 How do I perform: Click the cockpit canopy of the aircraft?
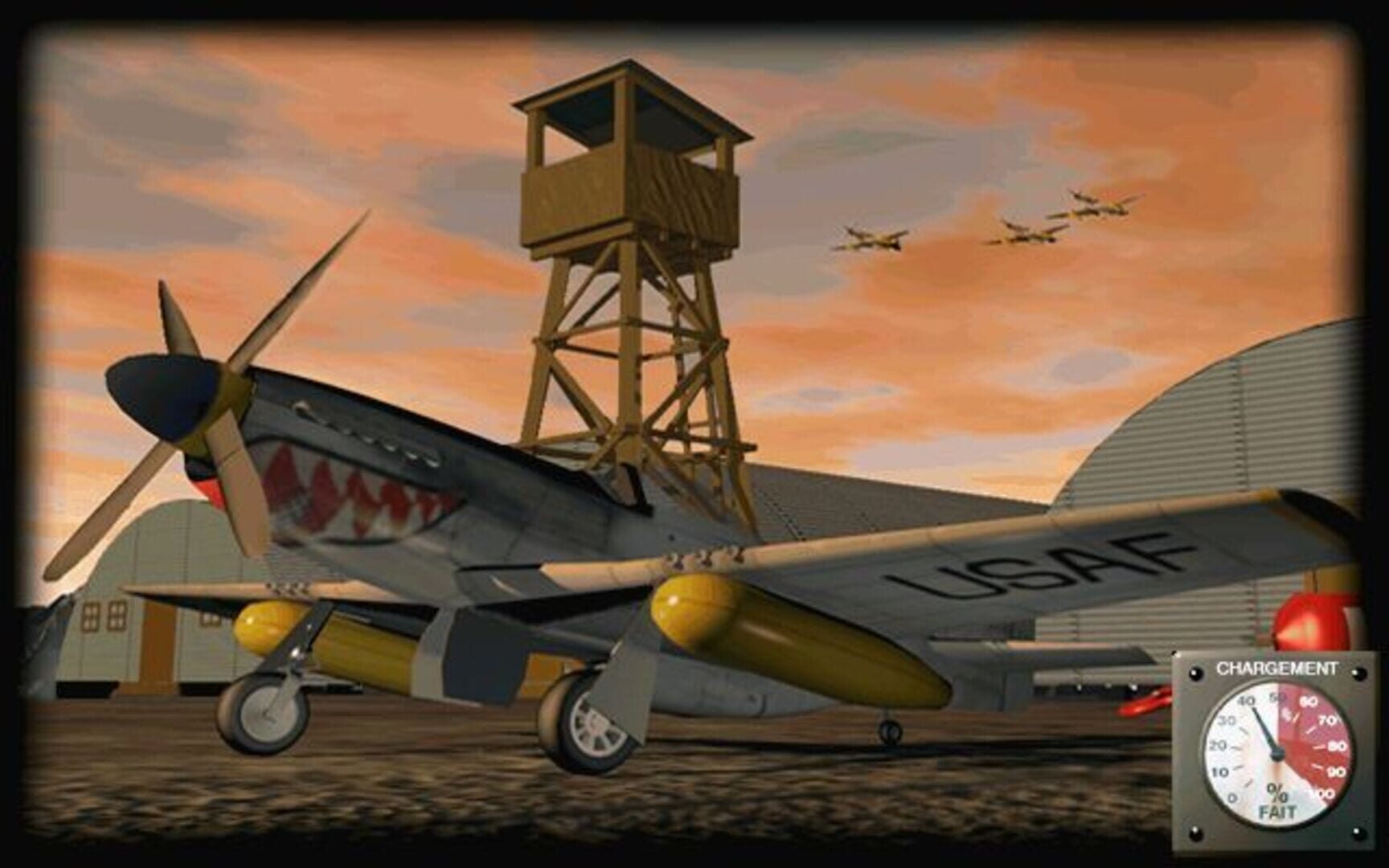[x=635, y=482]
